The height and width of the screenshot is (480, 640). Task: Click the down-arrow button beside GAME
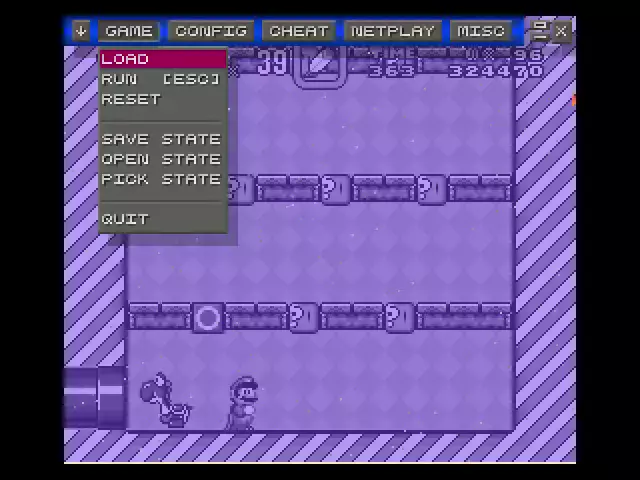pyautogui.click(x=81, y=31)
